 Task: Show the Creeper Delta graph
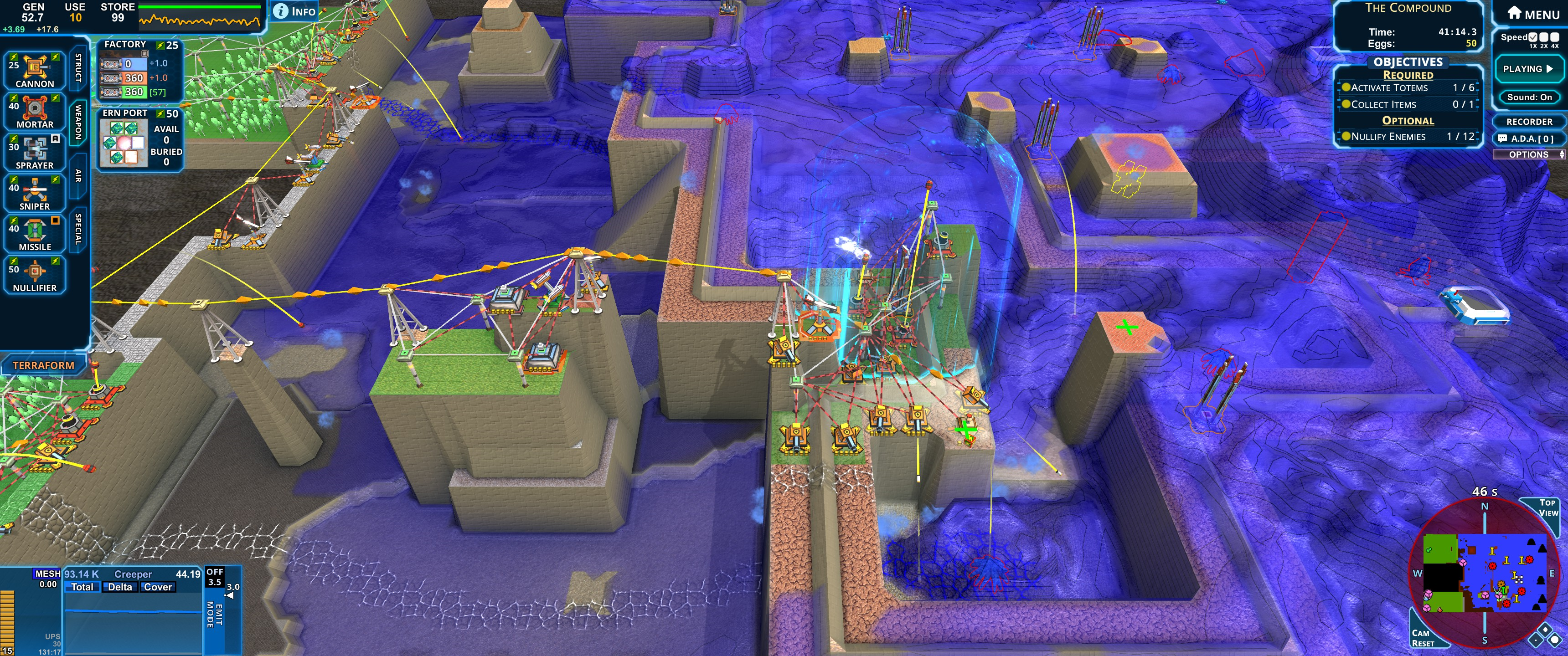[x=120, y=587]
